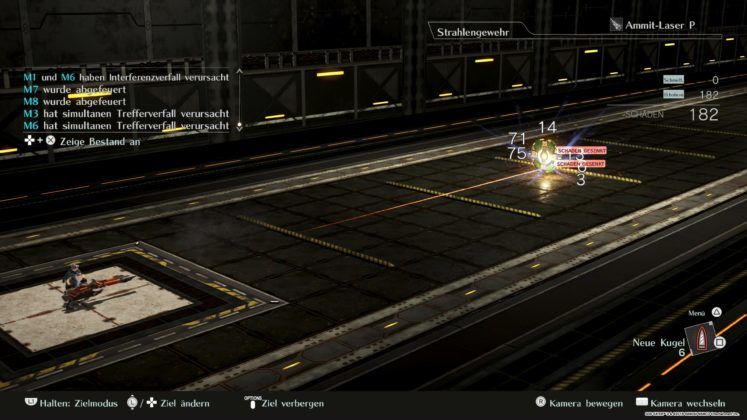Click the Interferenzverfall log entry for M1 and M6
Screen dimensions: 747x420
pyautogui.click(x=126, y=76)
